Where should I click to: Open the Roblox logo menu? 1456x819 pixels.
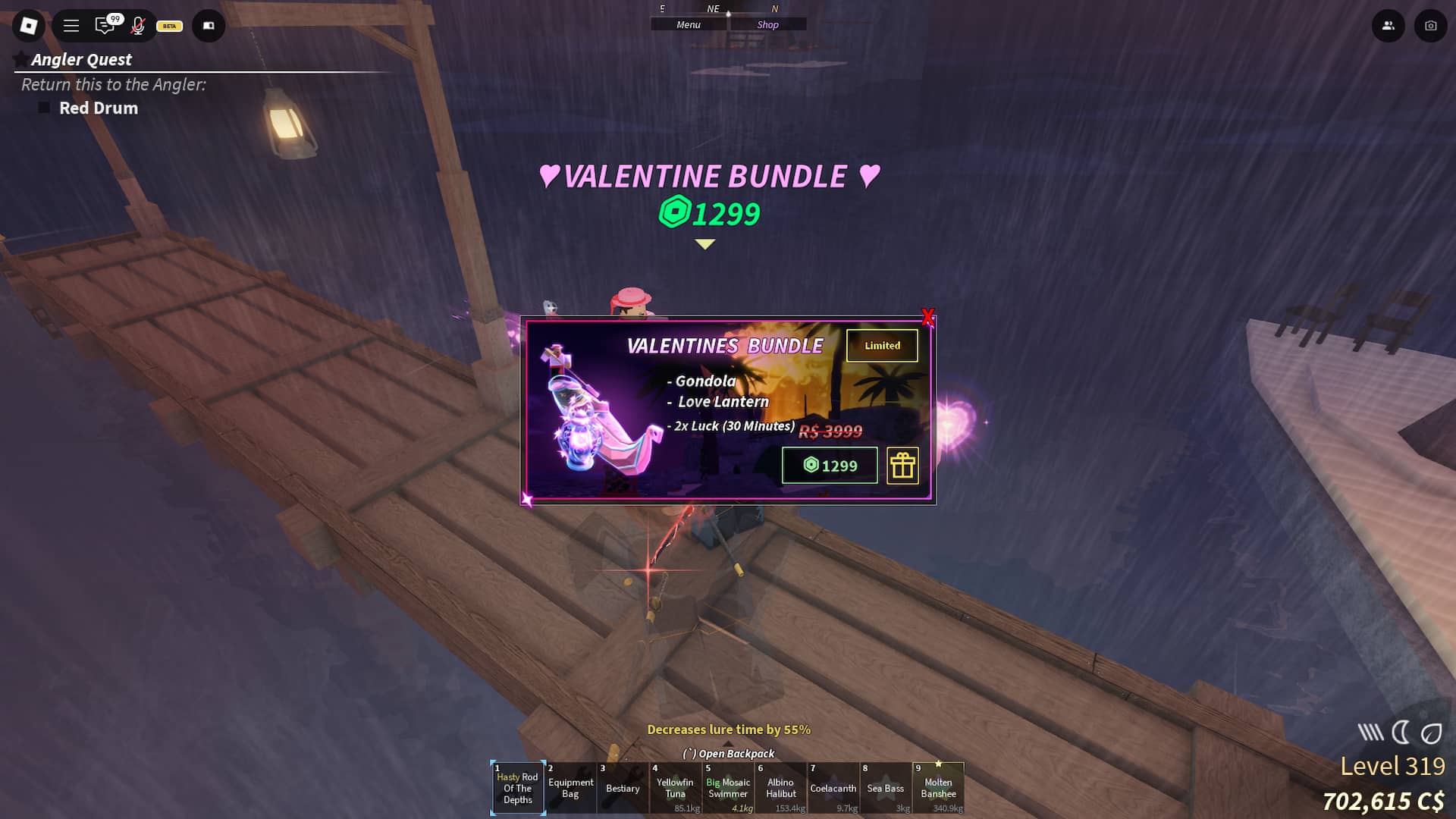[x=29, y=26]
